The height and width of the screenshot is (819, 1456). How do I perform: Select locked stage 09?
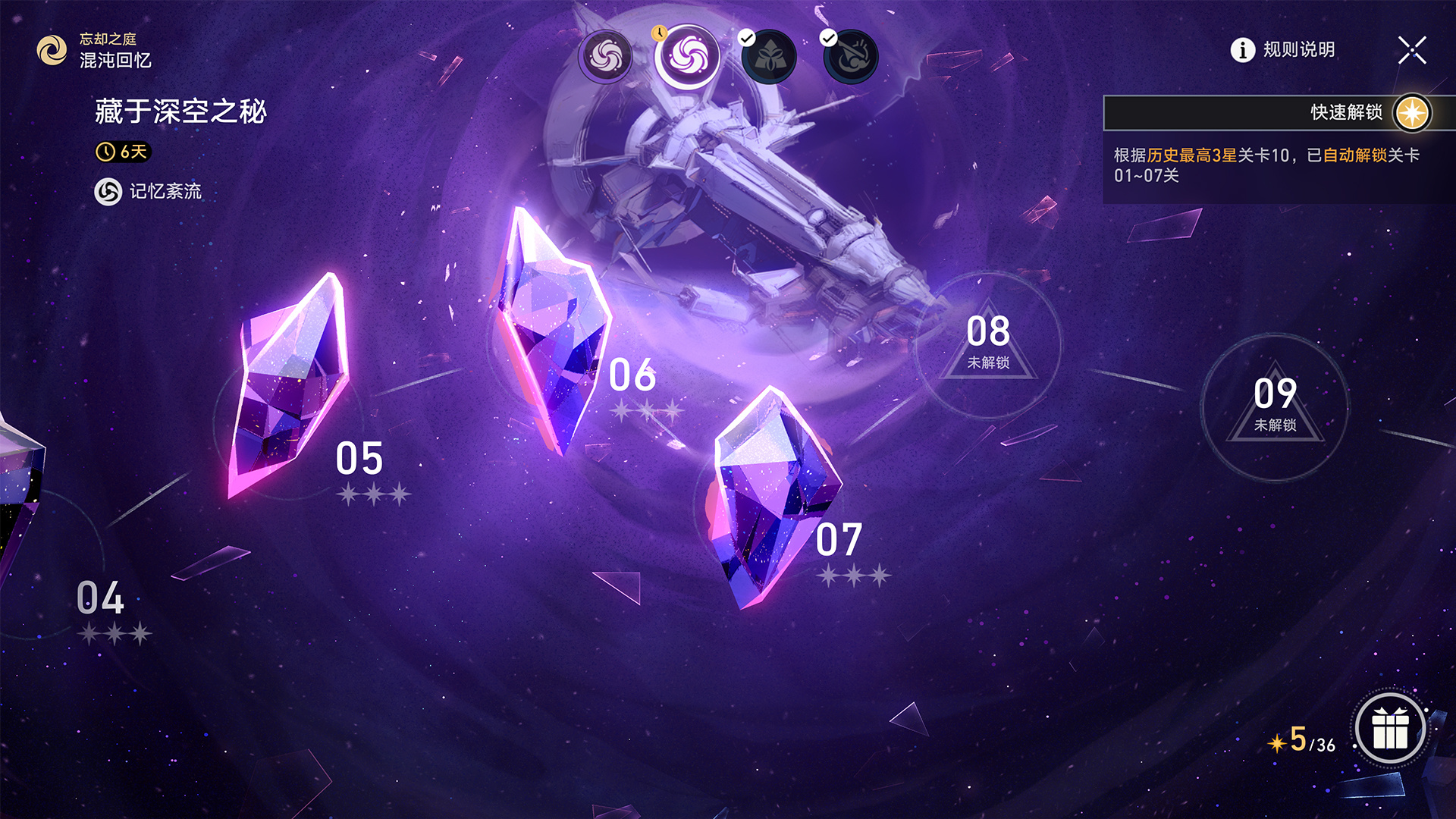click(1275, 406)
